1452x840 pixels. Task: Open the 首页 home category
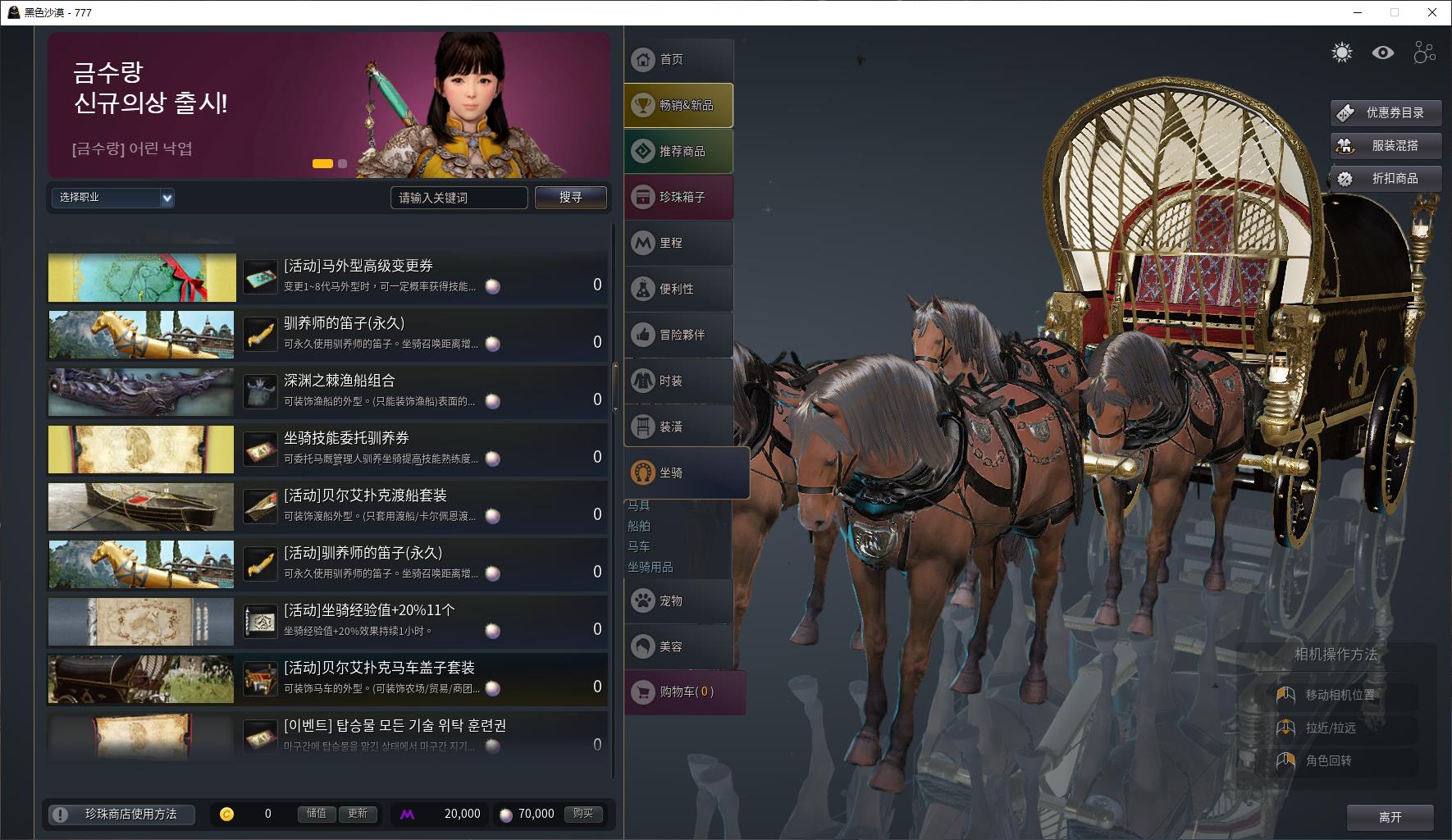pyautogui.click(x=678, y=60)
